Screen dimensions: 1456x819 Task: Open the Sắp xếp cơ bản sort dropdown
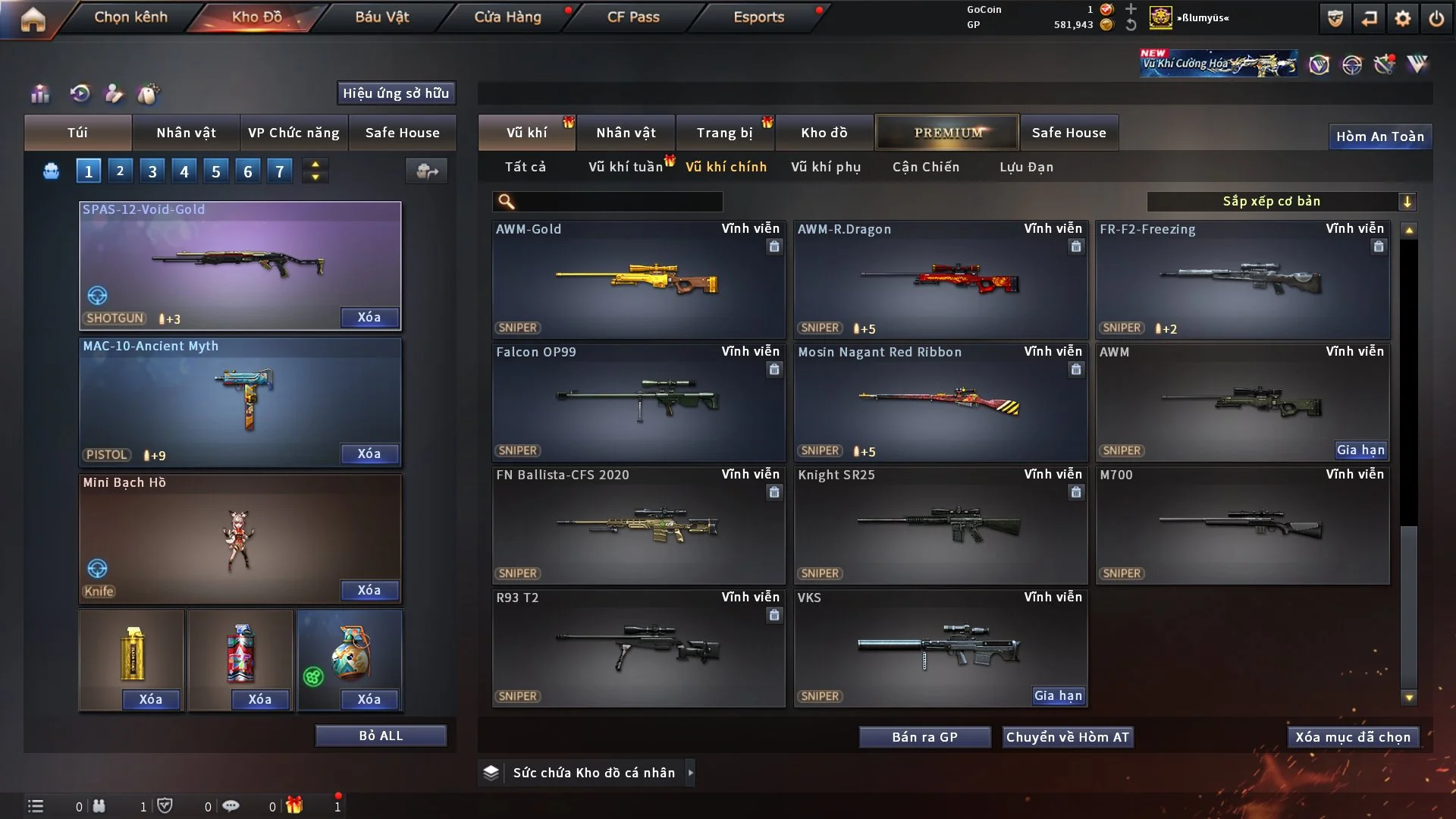(1281, 201)
